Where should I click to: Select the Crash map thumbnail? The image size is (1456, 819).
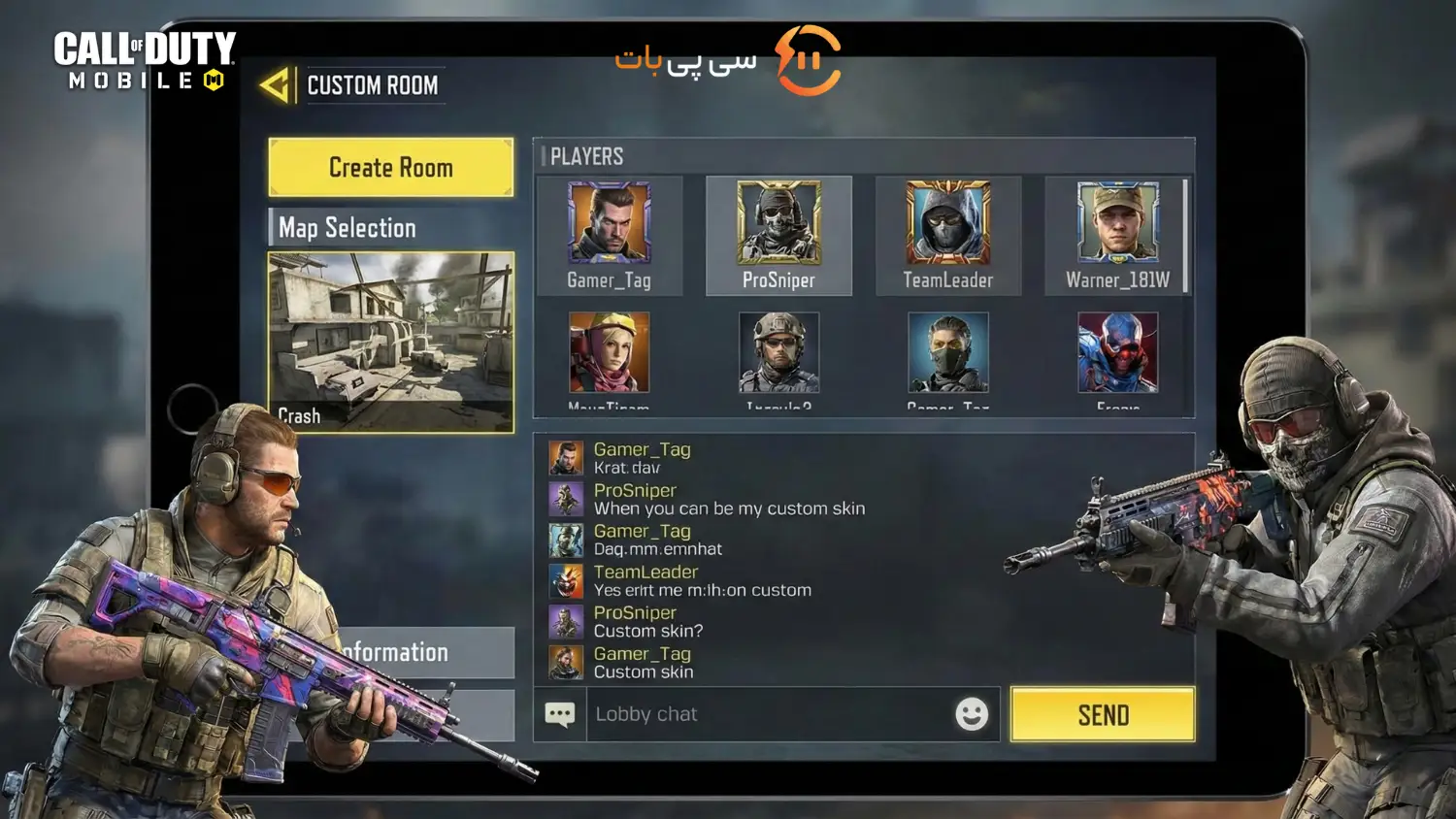(390, 342)
